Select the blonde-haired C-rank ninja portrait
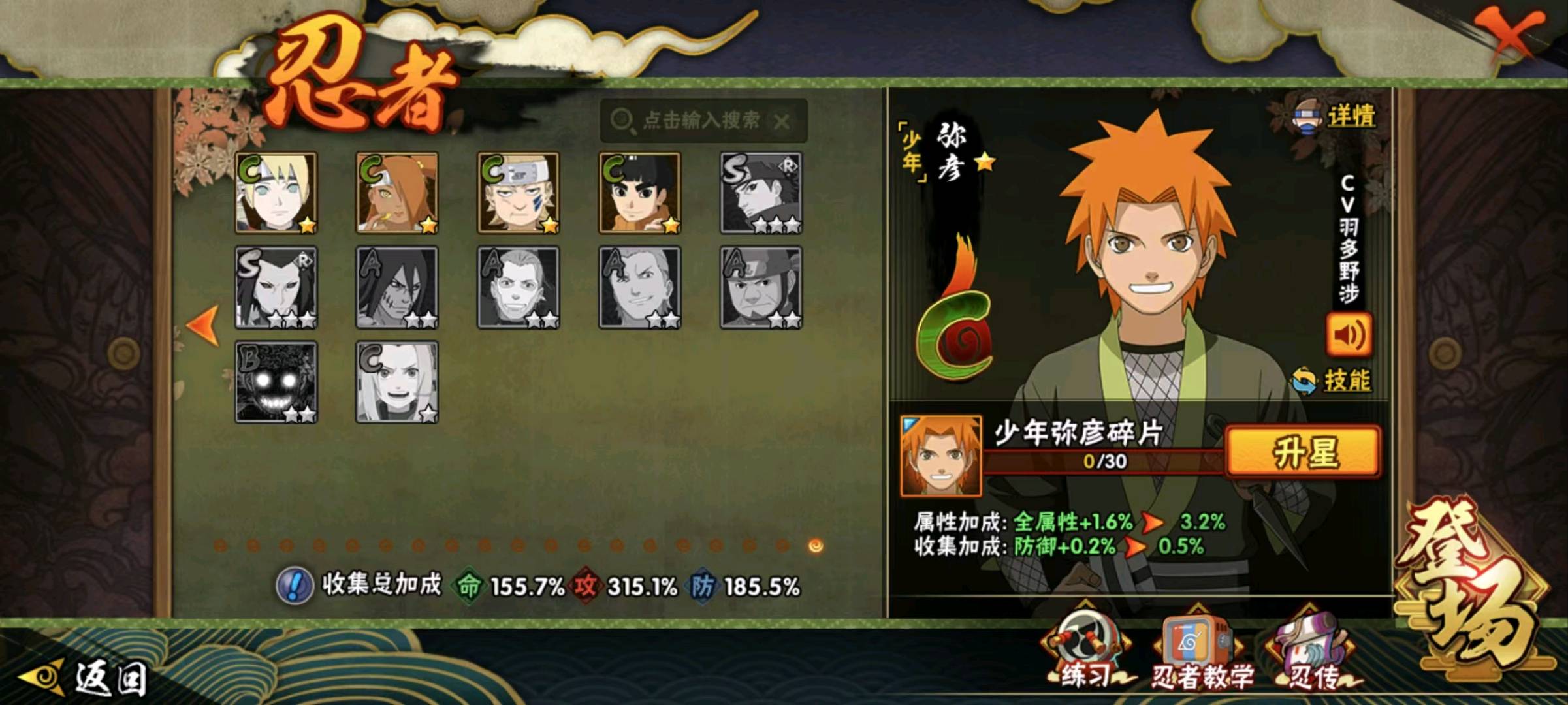 pos(276,193)
